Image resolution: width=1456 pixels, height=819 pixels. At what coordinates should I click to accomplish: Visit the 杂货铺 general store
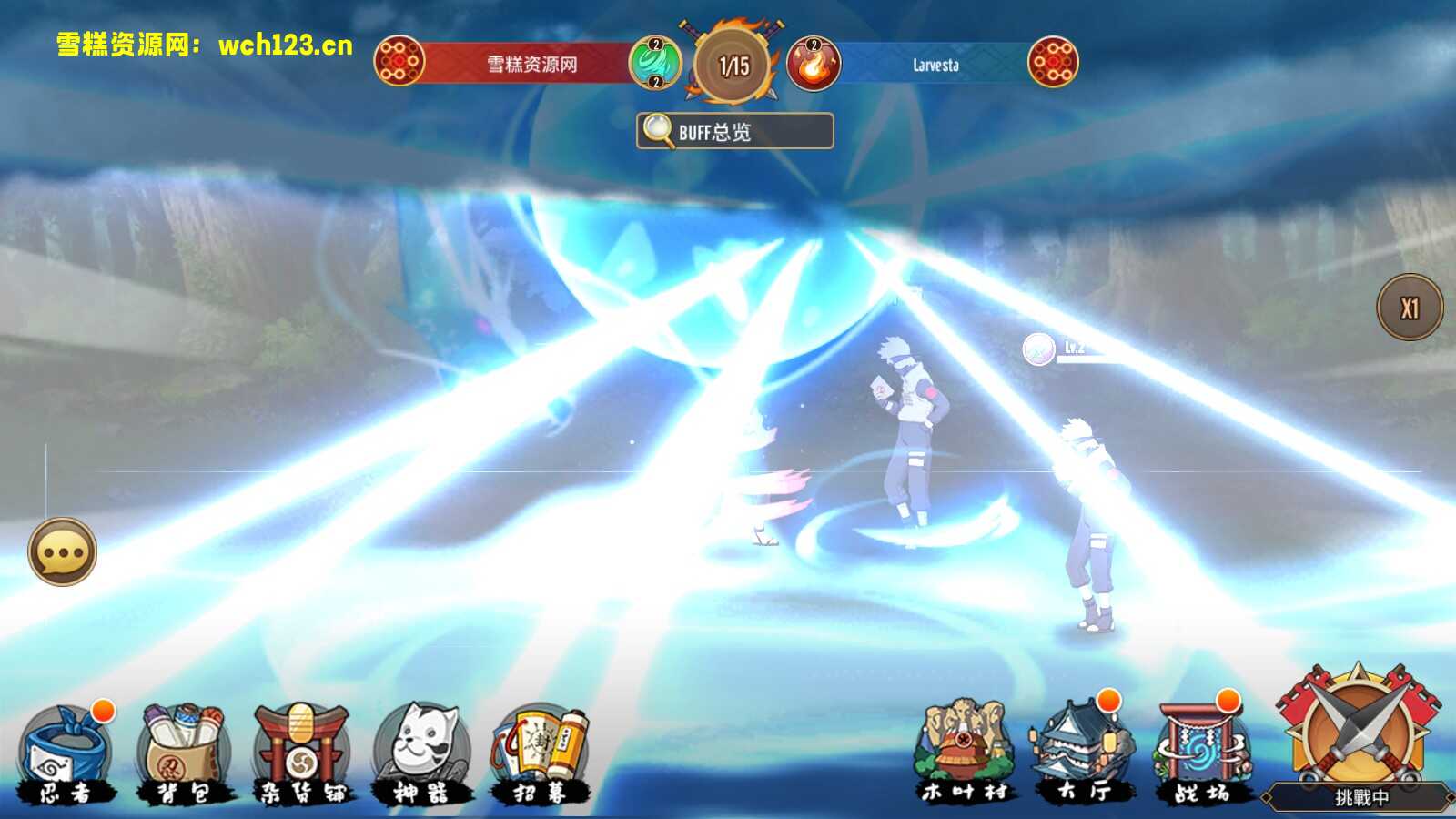(301, 752)
